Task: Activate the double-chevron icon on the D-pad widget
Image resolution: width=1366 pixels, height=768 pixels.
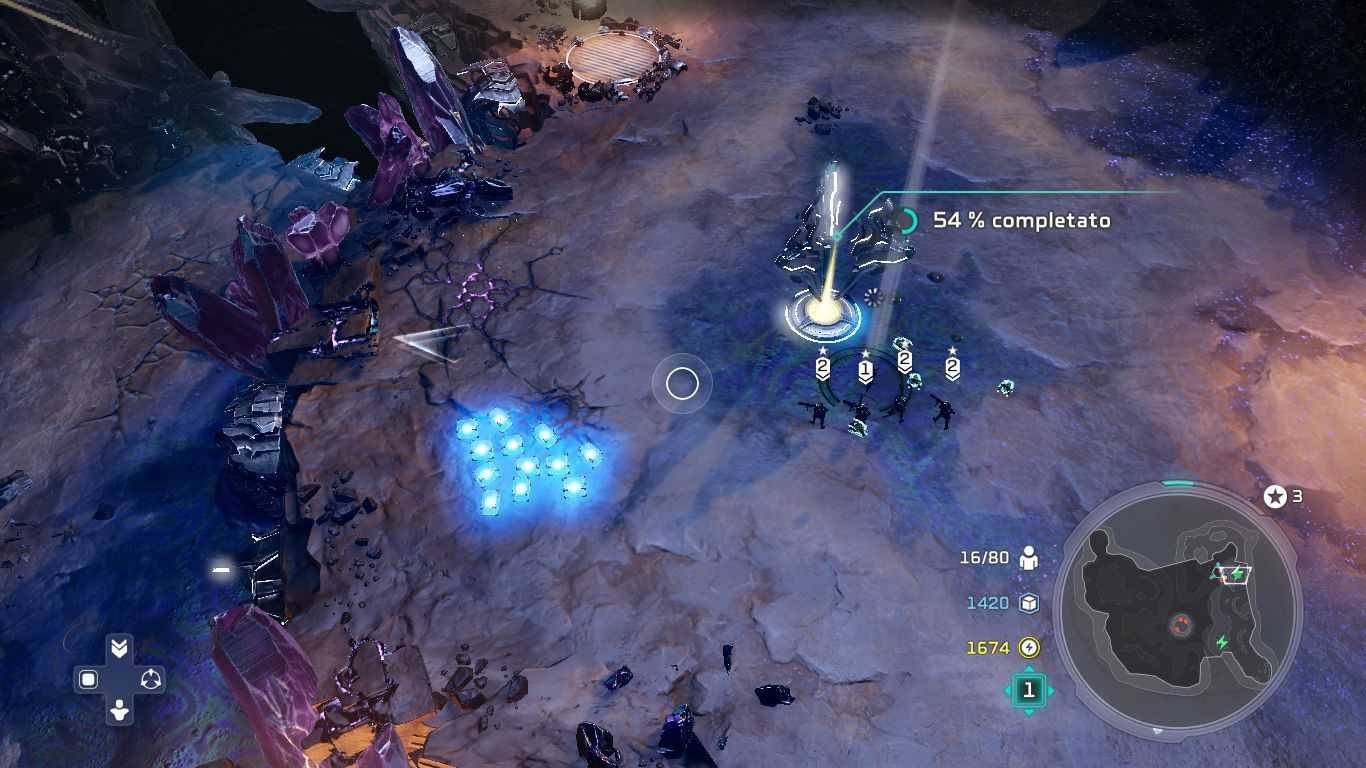Action: tap(119, 649)
